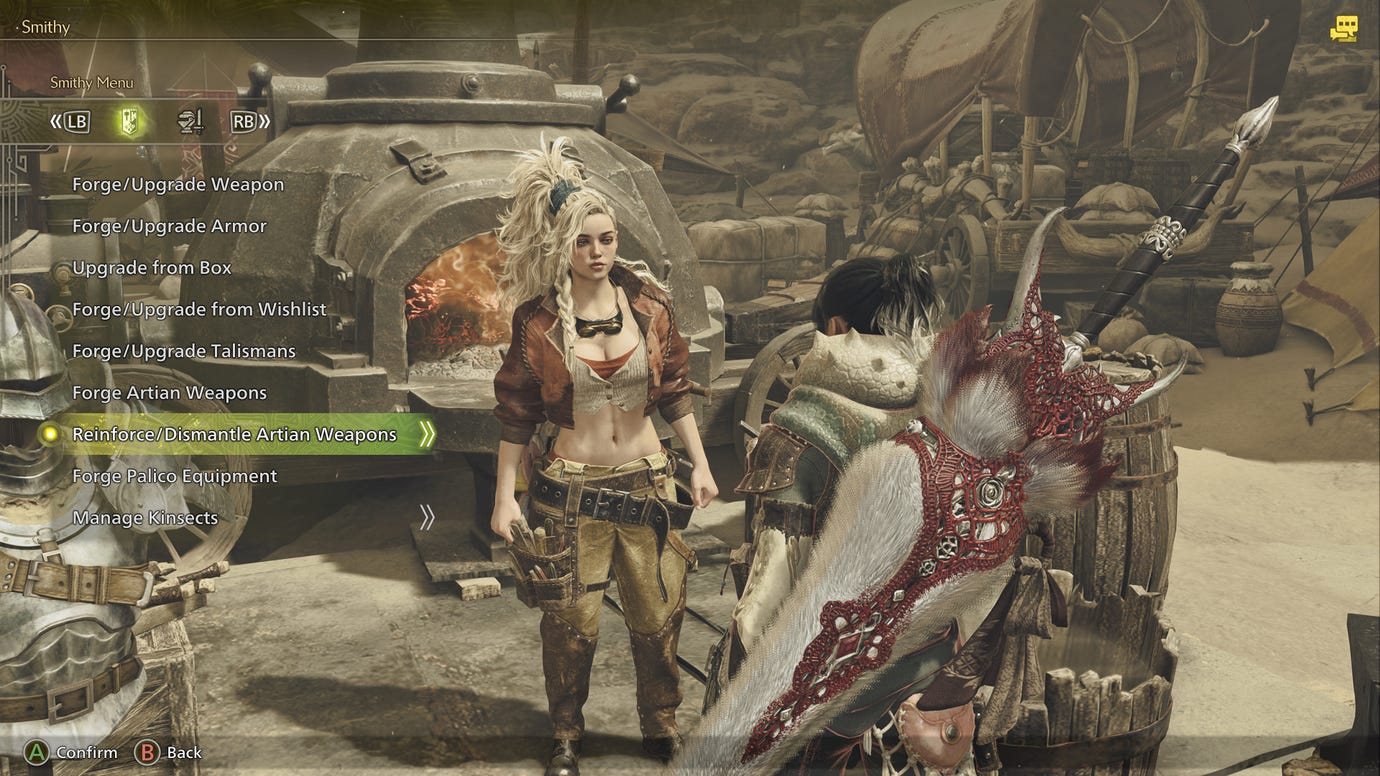Screen dimensions: 1380x776
Task: Expand the right-facing double chevron after RB
Action: (x=265, y=121)
